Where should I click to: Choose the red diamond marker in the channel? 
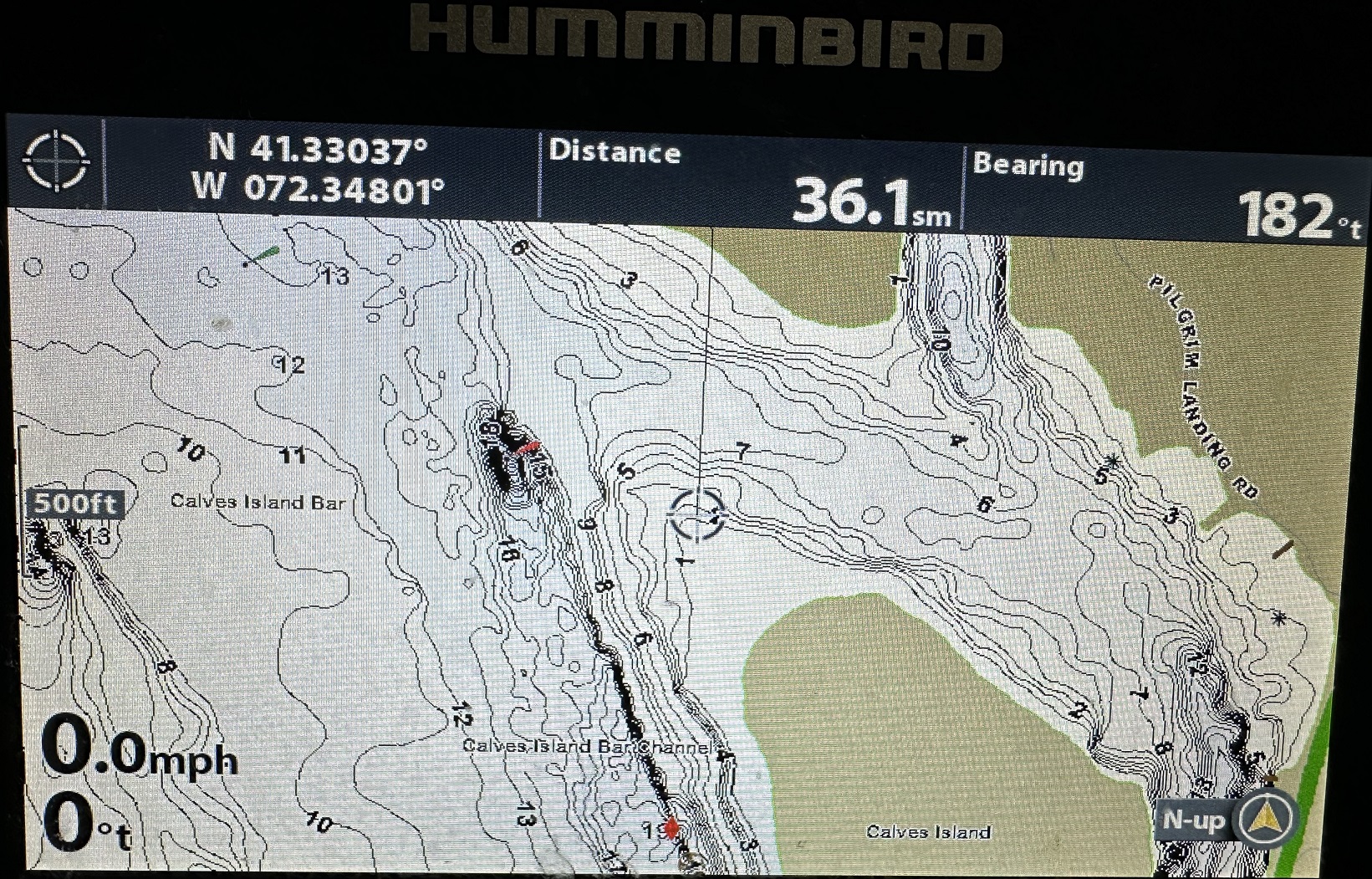pos(671,828)
